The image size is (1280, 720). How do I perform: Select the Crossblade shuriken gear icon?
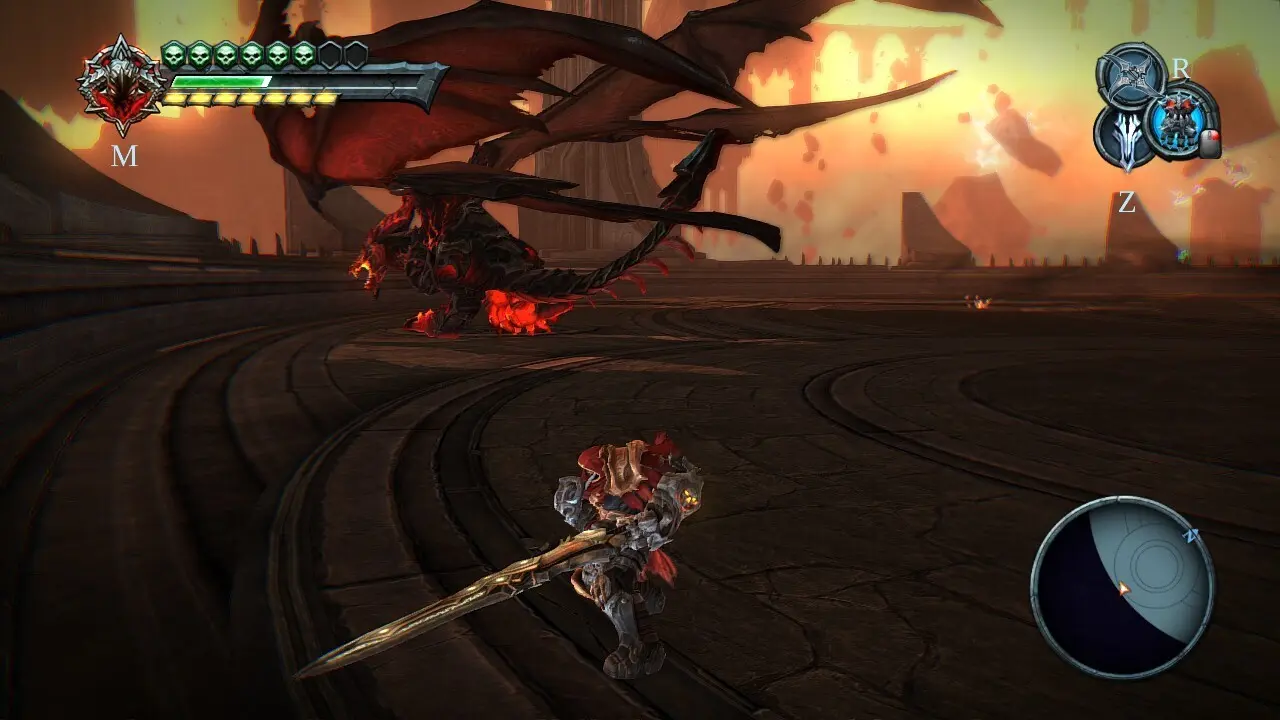click(1131, 74)
